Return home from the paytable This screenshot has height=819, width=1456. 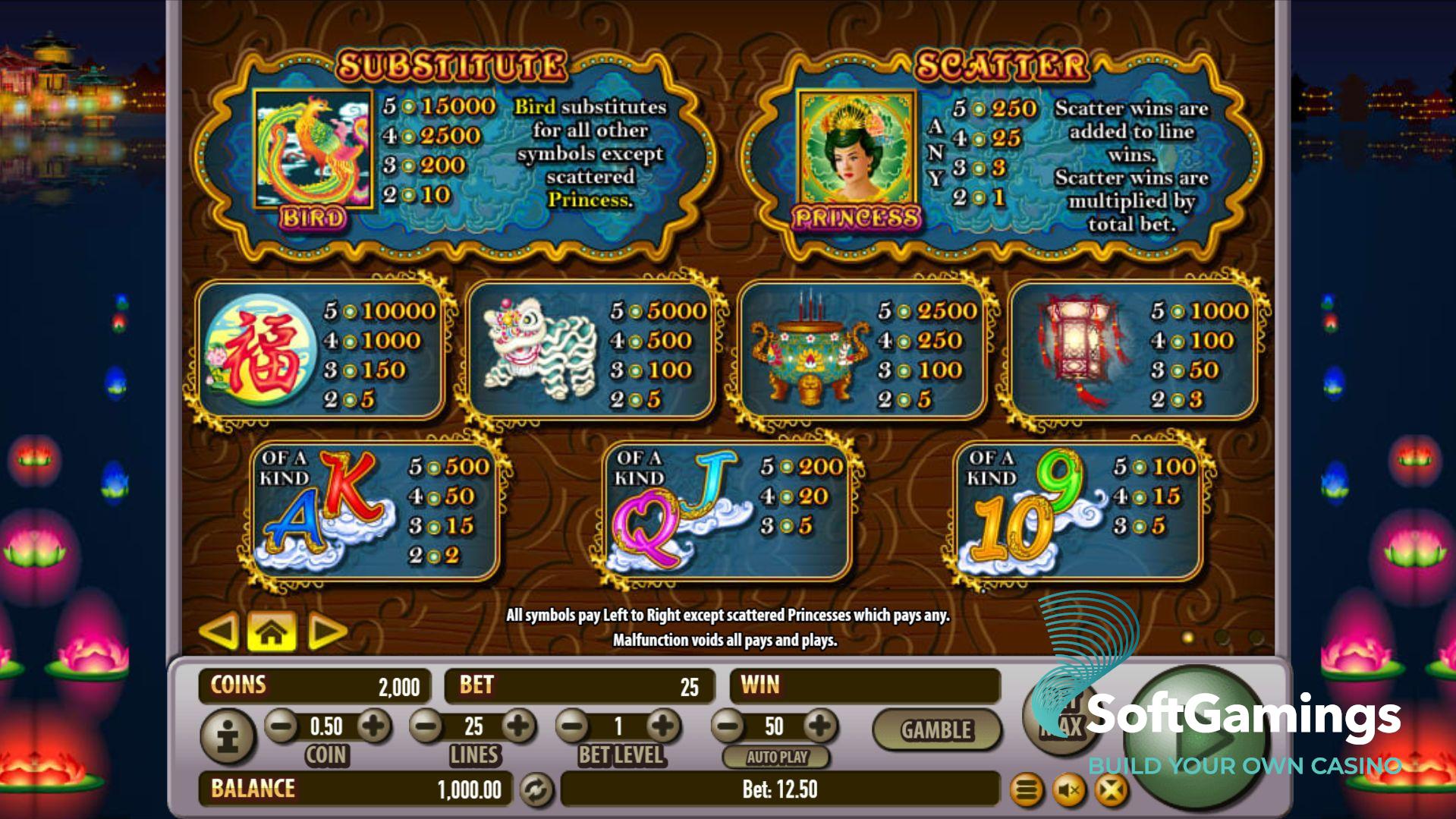pyautogui.click(x=272, y=632)
